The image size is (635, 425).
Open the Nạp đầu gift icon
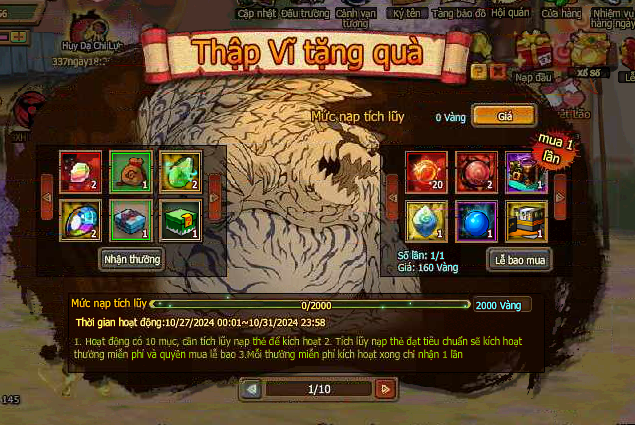pyautogui.click(x=535, y=62)
